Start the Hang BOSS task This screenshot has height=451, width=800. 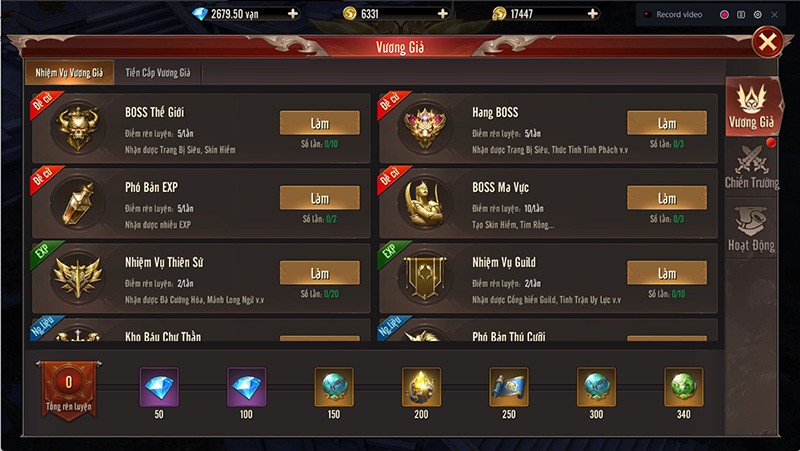(x=666, y=123)
